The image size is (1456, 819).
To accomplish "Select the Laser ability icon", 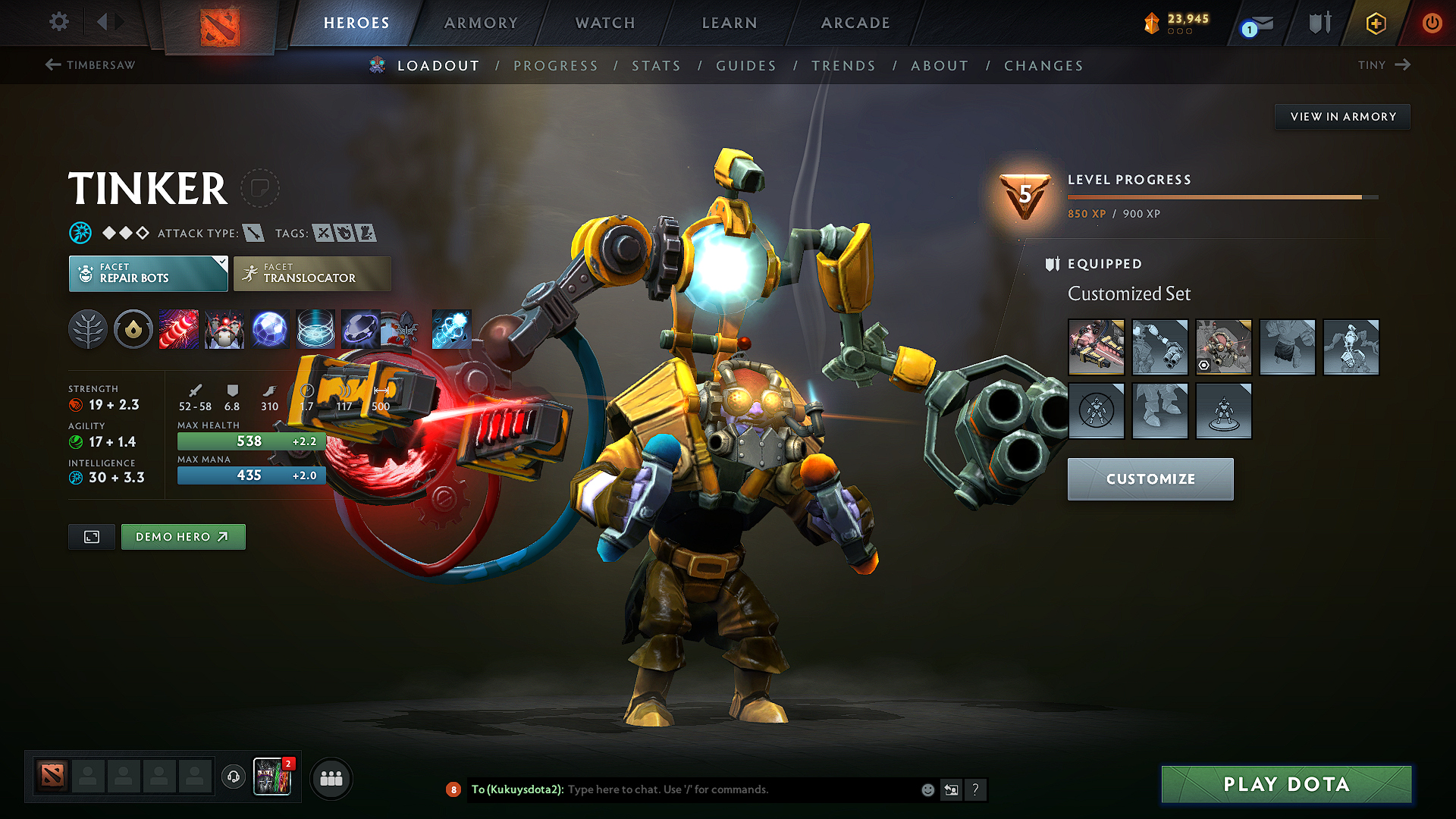I will pyautogui.click(x=179, y=329).
